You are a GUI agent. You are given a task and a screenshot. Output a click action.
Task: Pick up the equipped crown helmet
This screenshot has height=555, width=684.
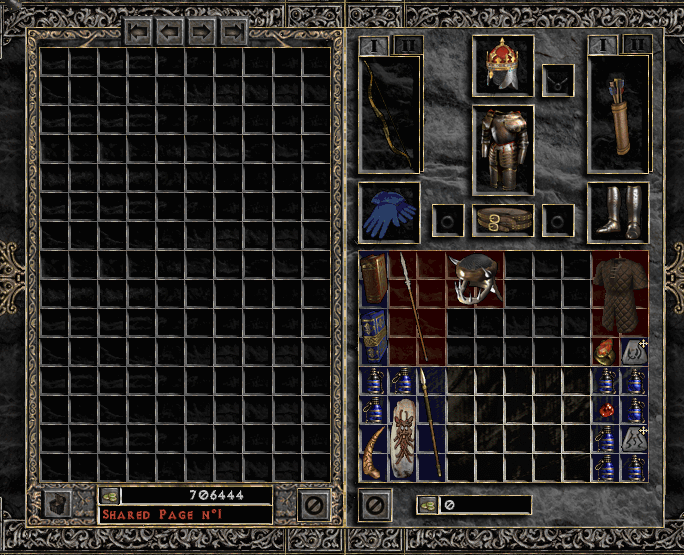tap(502, 63)
